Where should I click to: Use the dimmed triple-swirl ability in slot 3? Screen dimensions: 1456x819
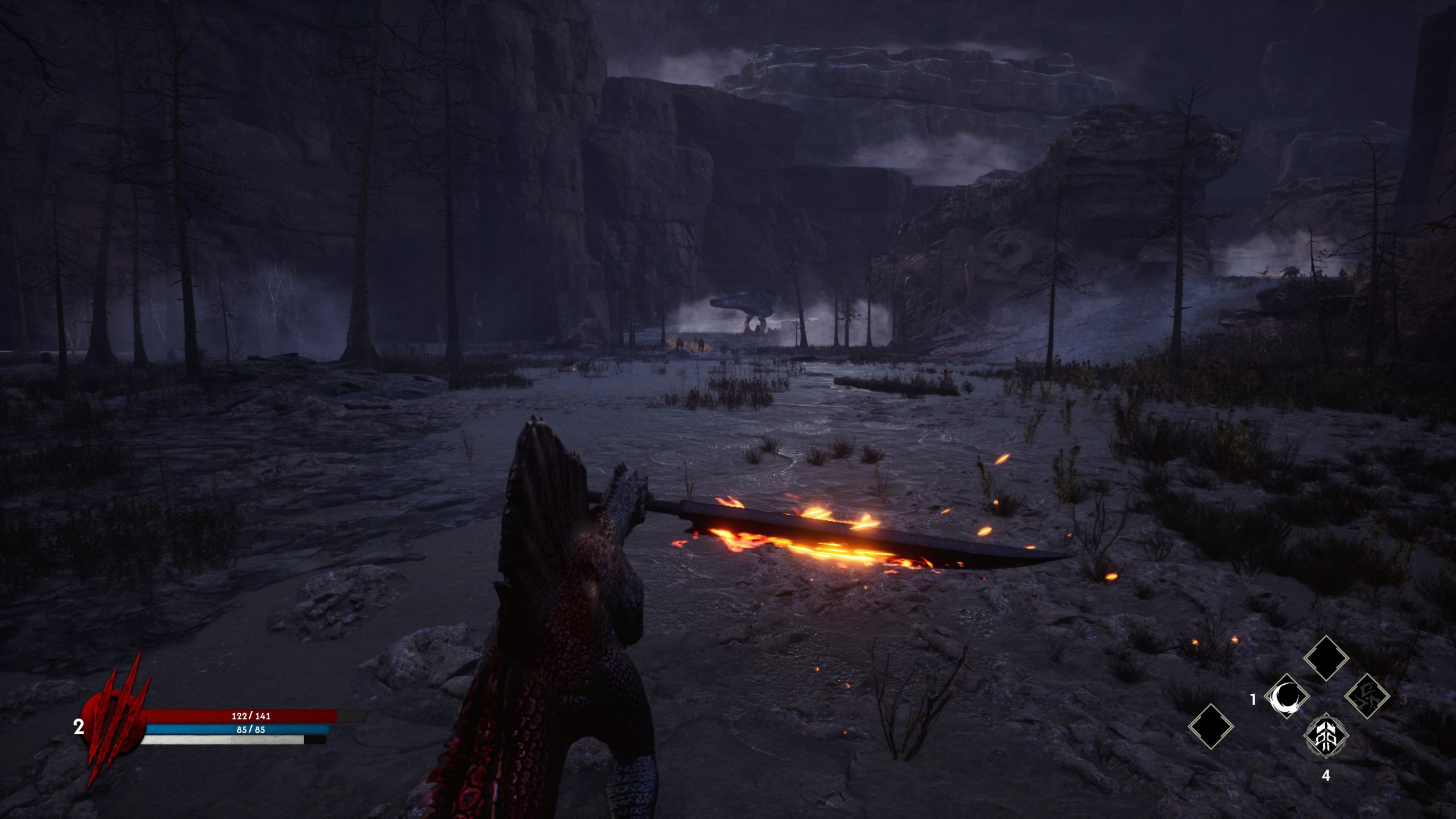pyautogui.click(x=1367, y=696)
